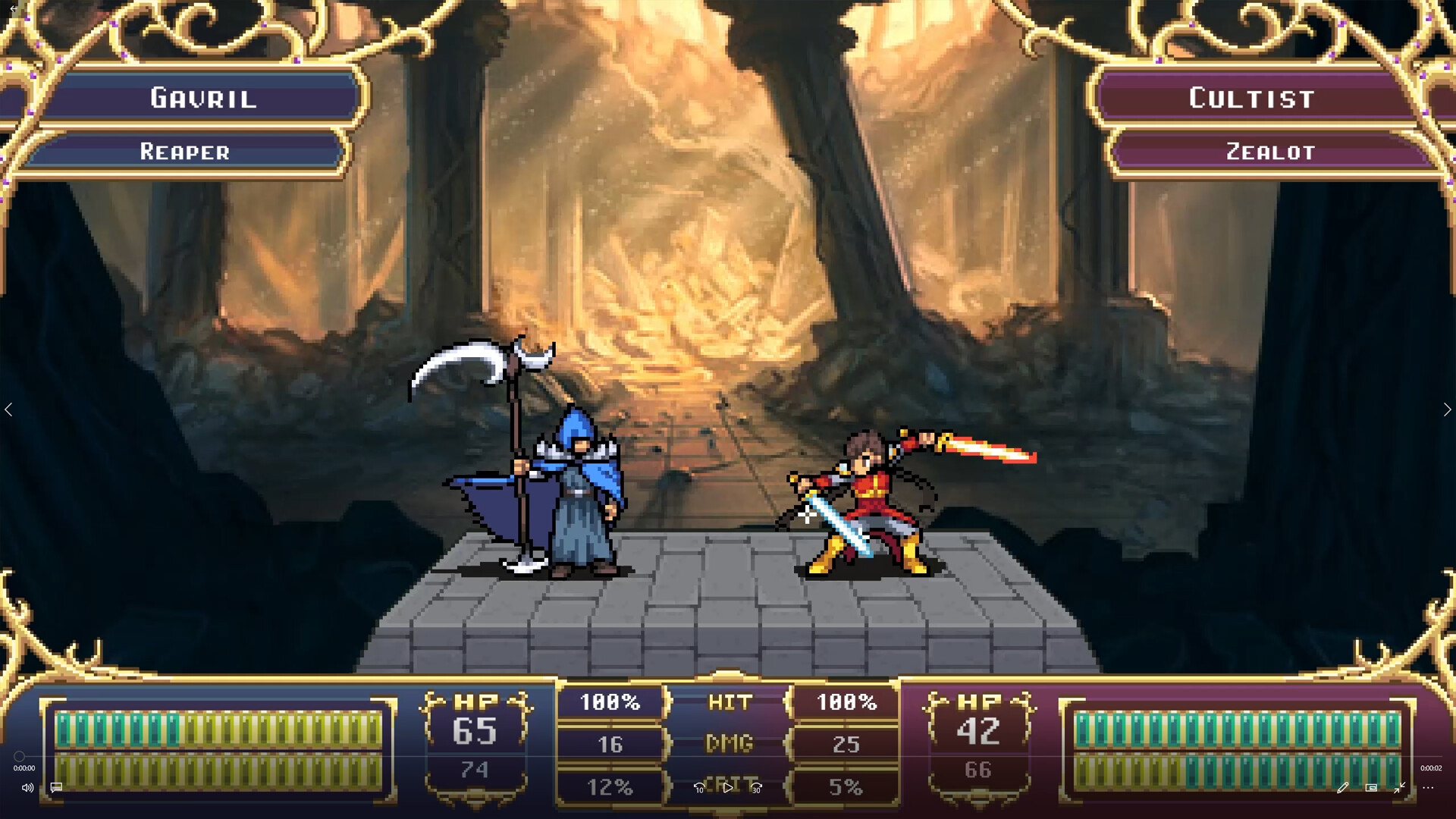Select the pencil edit icon
The height and width of the screenshot is (819, 1456).
[1343, 788]
